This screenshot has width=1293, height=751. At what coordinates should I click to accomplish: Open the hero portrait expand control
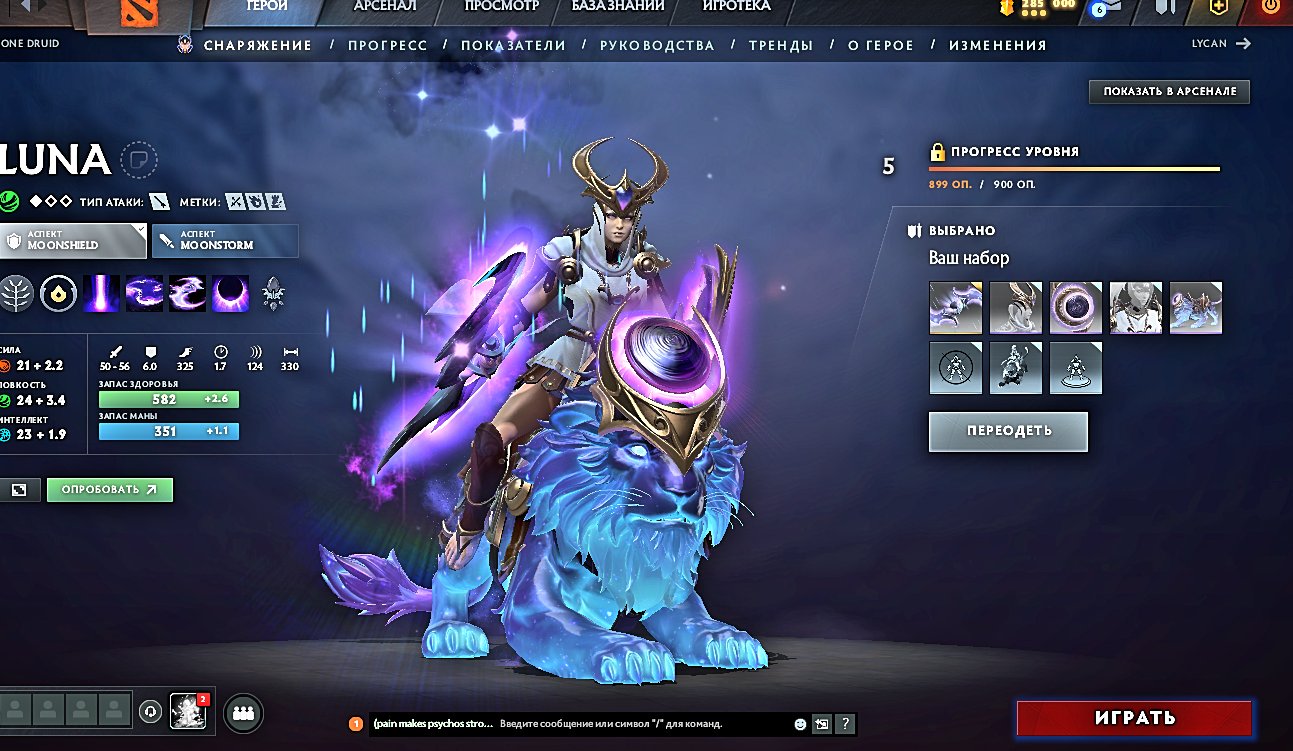20,489
